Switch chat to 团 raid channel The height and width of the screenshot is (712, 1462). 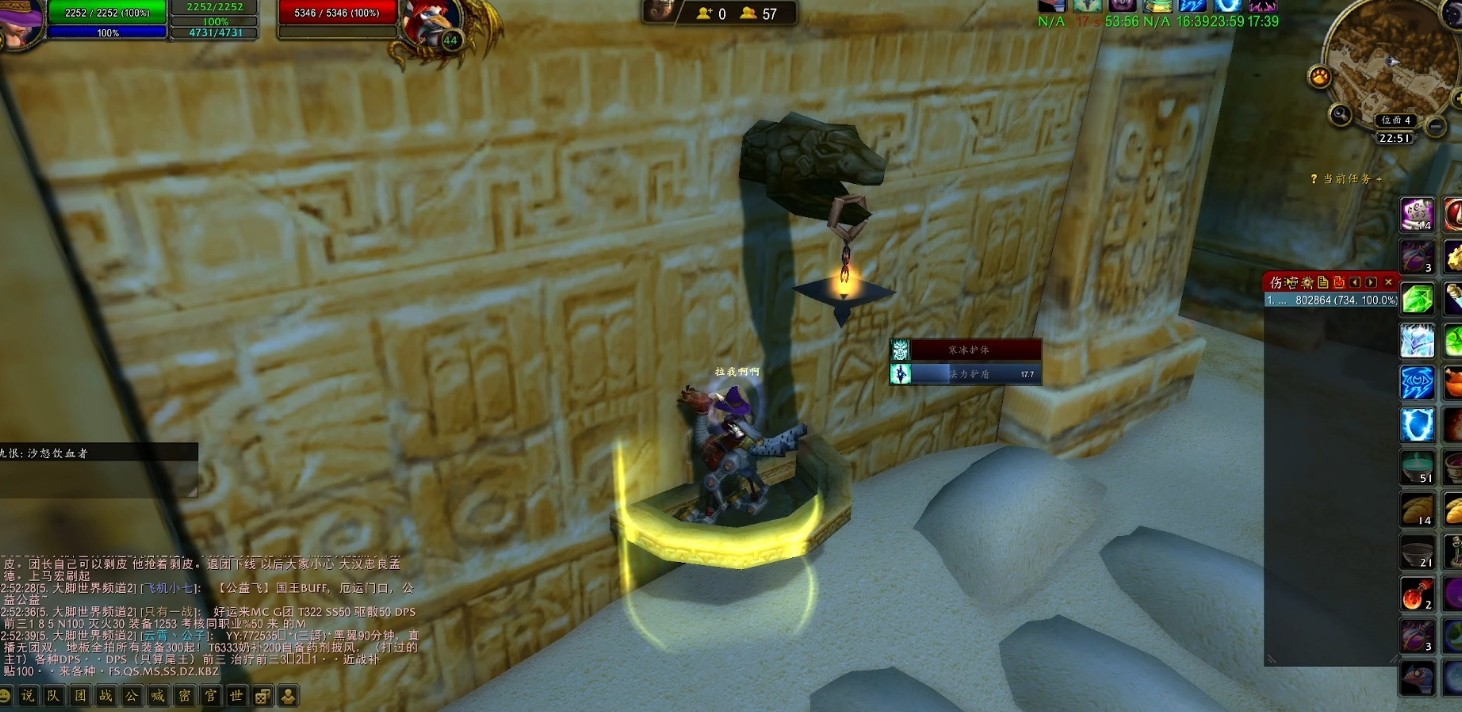pos(80,696)
